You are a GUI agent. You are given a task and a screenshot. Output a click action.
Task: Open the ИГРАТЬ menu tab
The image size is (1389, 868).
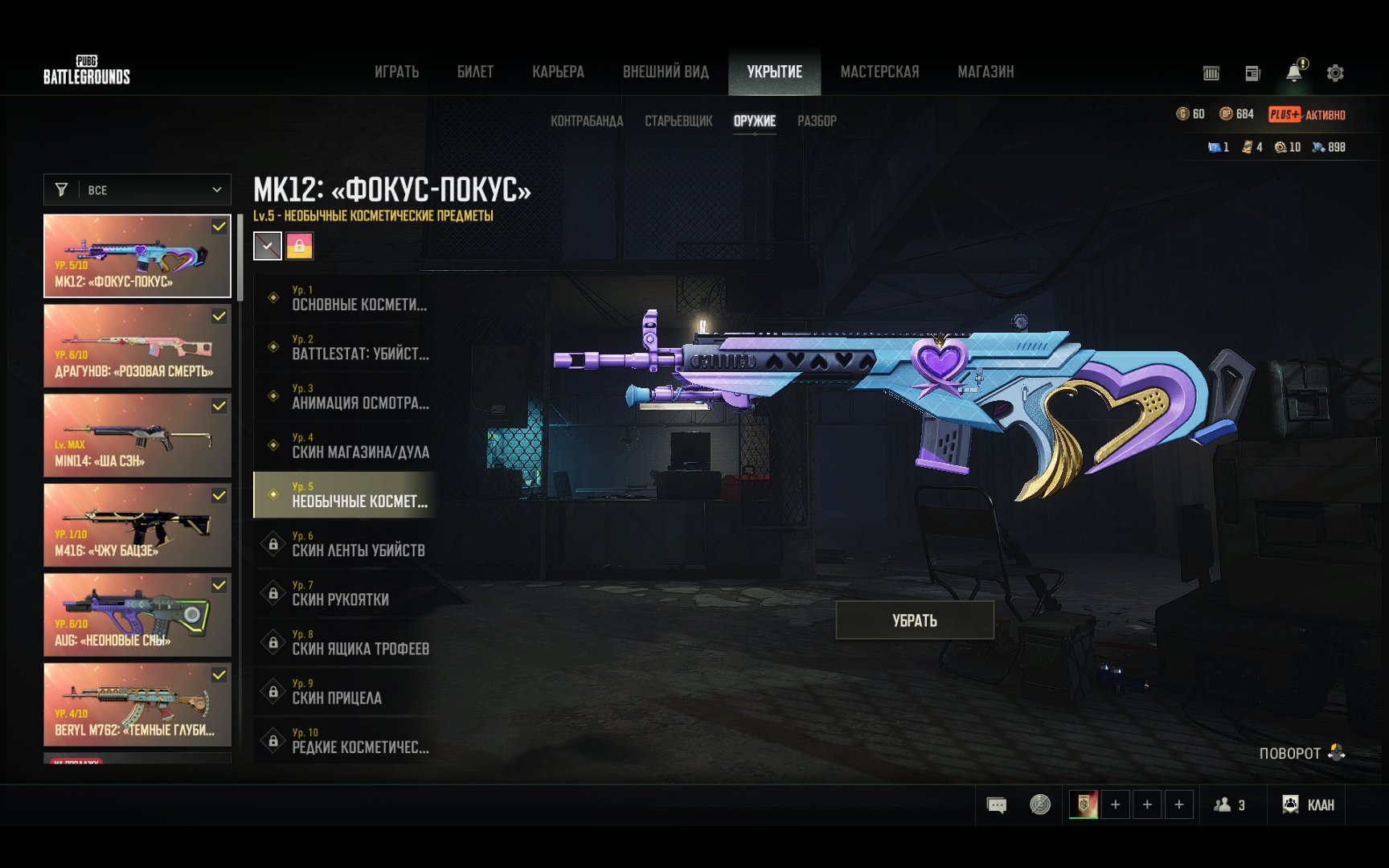coord(396,72)
